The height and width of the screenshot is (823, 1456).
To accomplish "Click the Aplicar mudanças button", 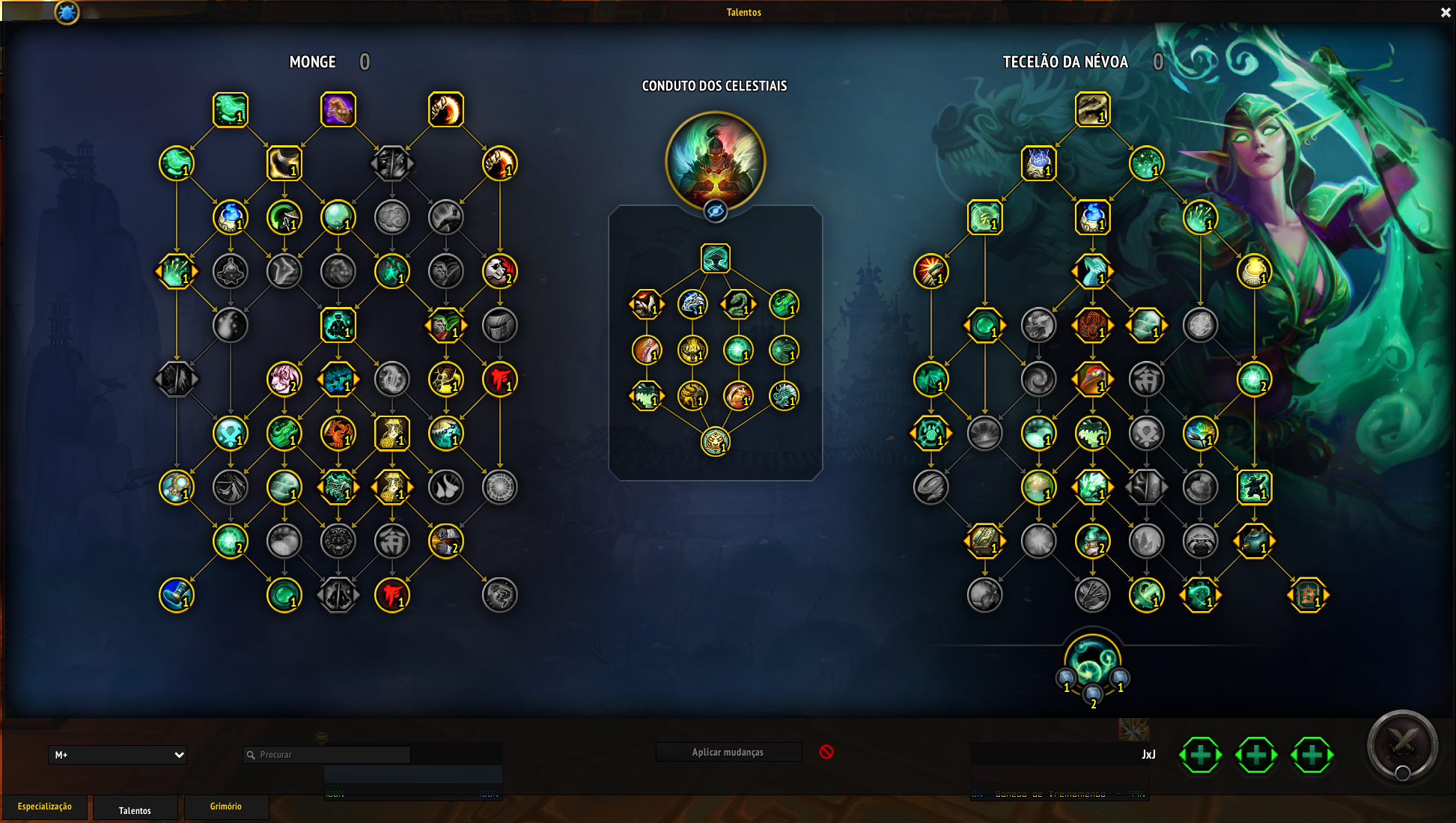I will coord(728,752).
